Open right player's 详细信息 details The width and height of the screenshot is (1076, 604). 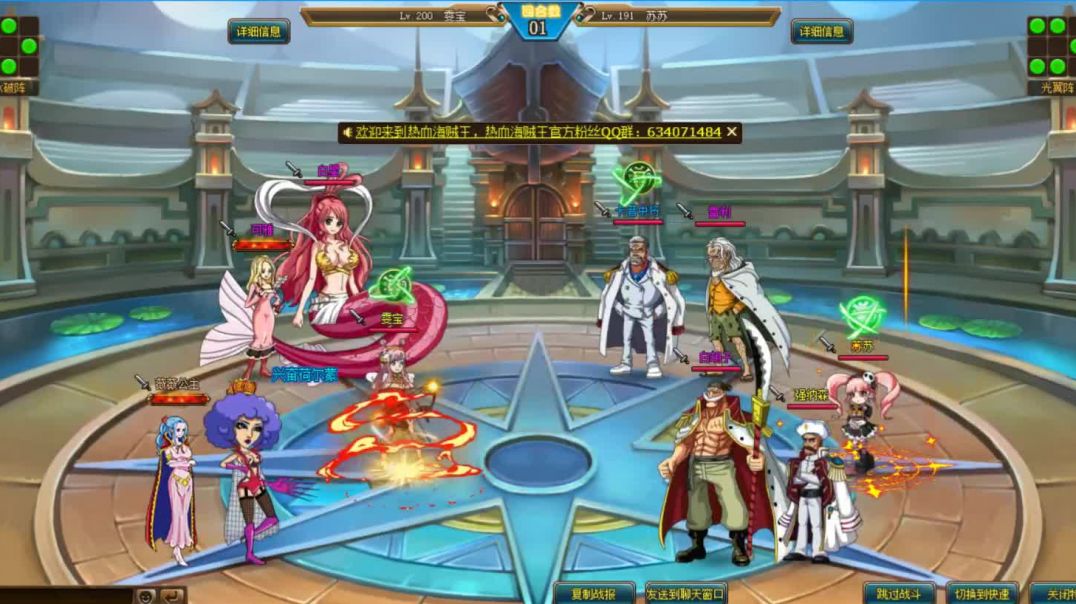click(822, 31)
